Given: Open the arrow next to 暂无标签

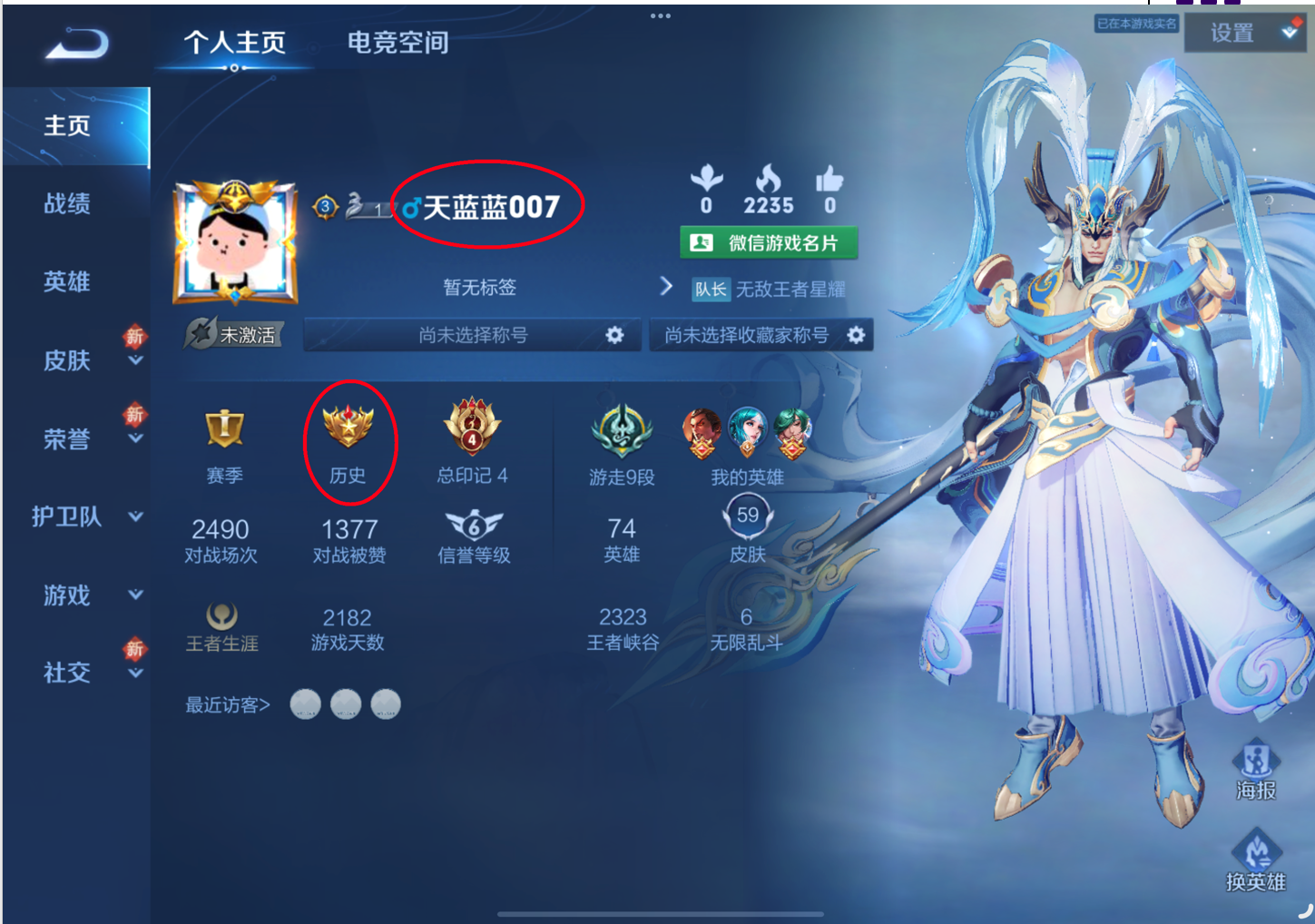Looking at the screenshot, I should click(667, 287).
